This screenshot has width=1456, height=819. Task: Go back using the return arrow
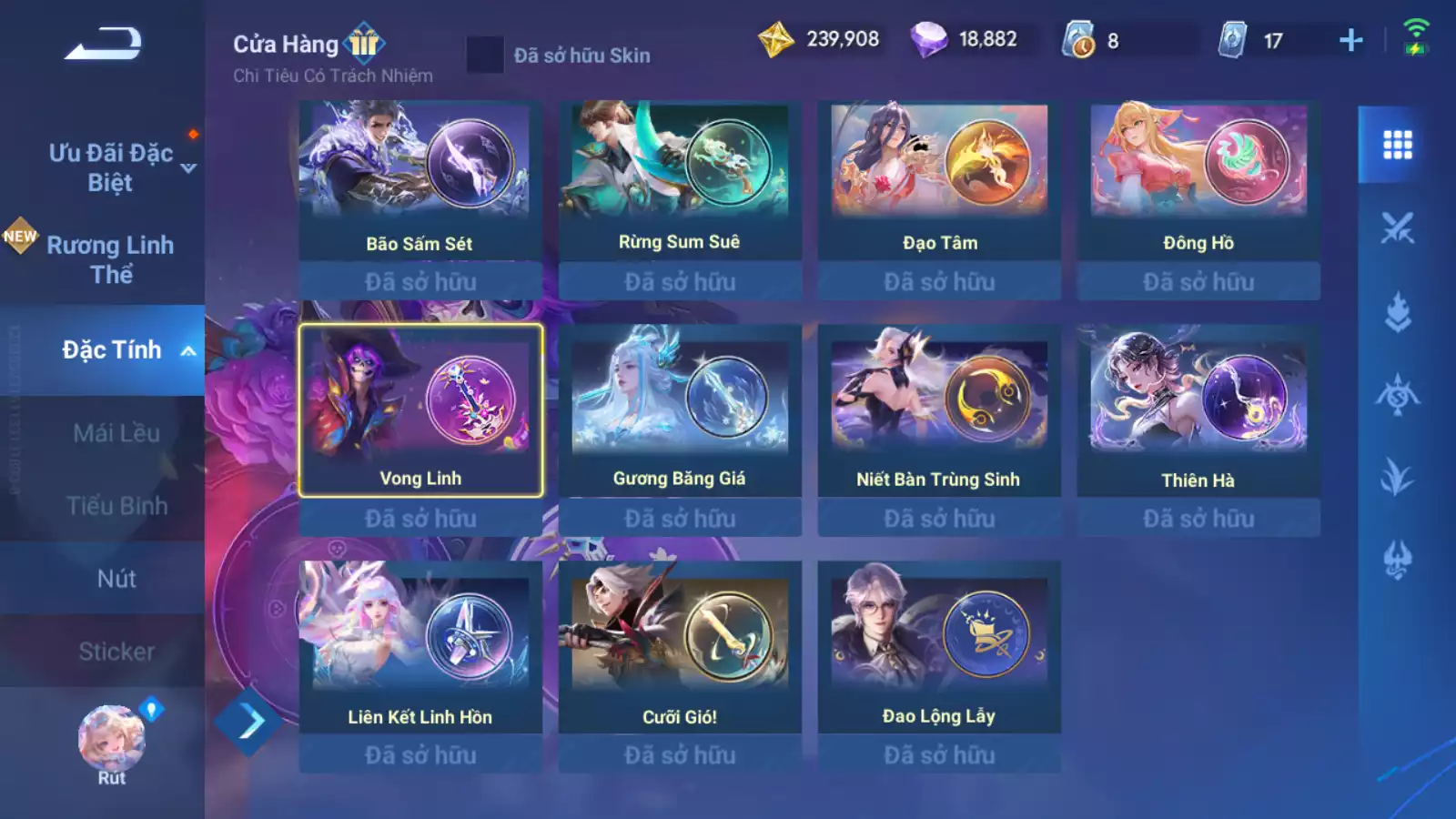click(103, 44)
